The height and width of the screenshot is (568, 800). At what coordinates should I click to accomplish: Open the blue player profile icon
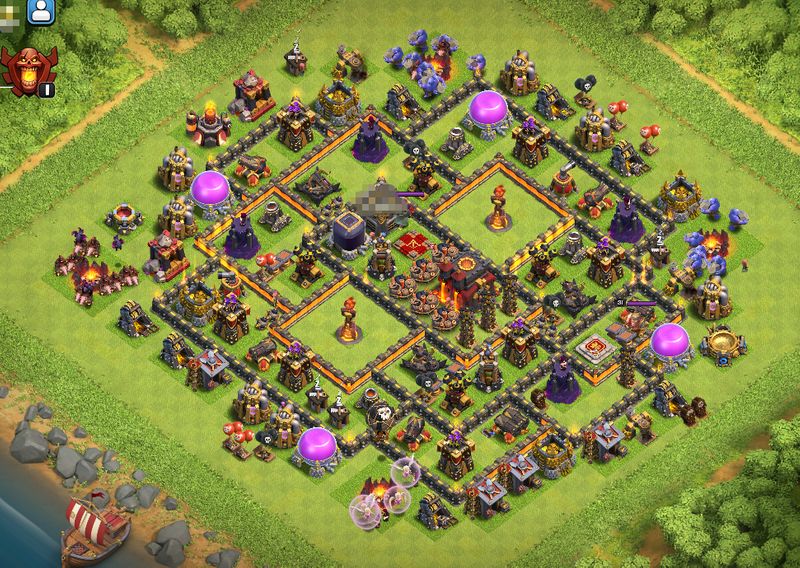click(42, 12)
